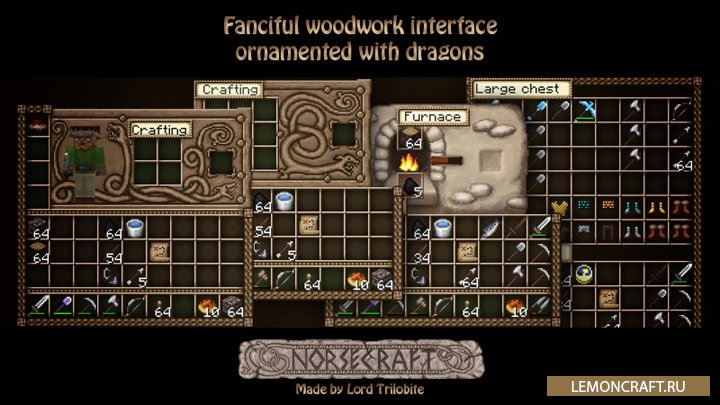Select the blue and yellow orb item

click(582, 272)
